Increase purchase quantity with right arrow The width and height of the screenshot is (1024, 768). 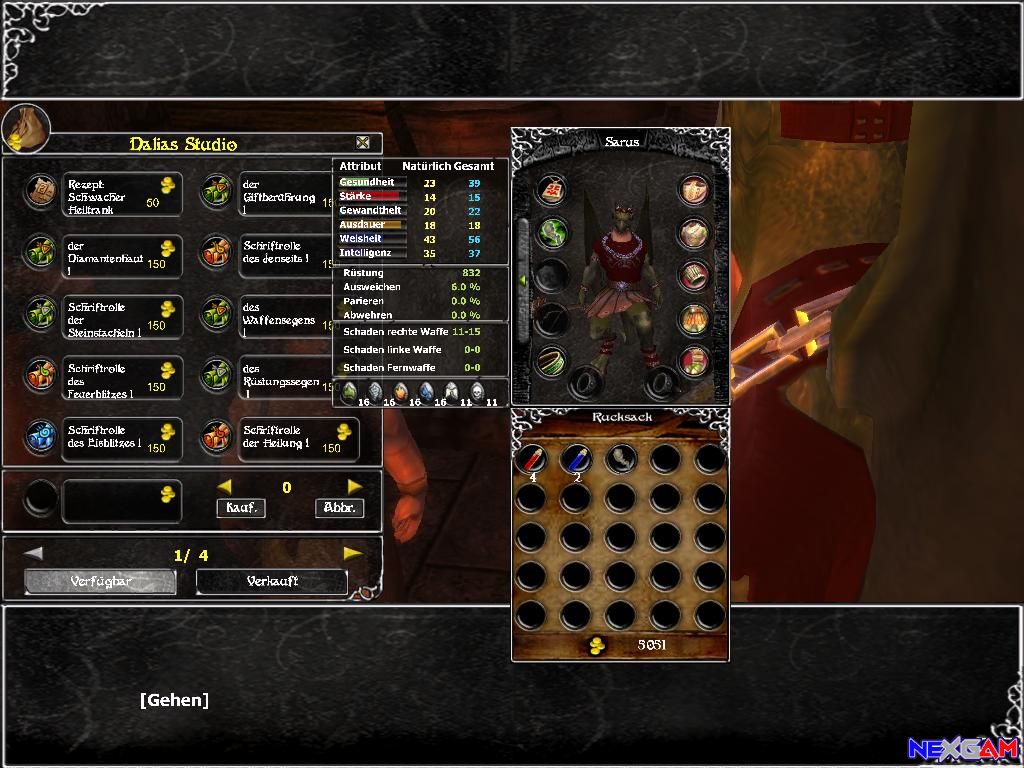[x=354, y=487]
